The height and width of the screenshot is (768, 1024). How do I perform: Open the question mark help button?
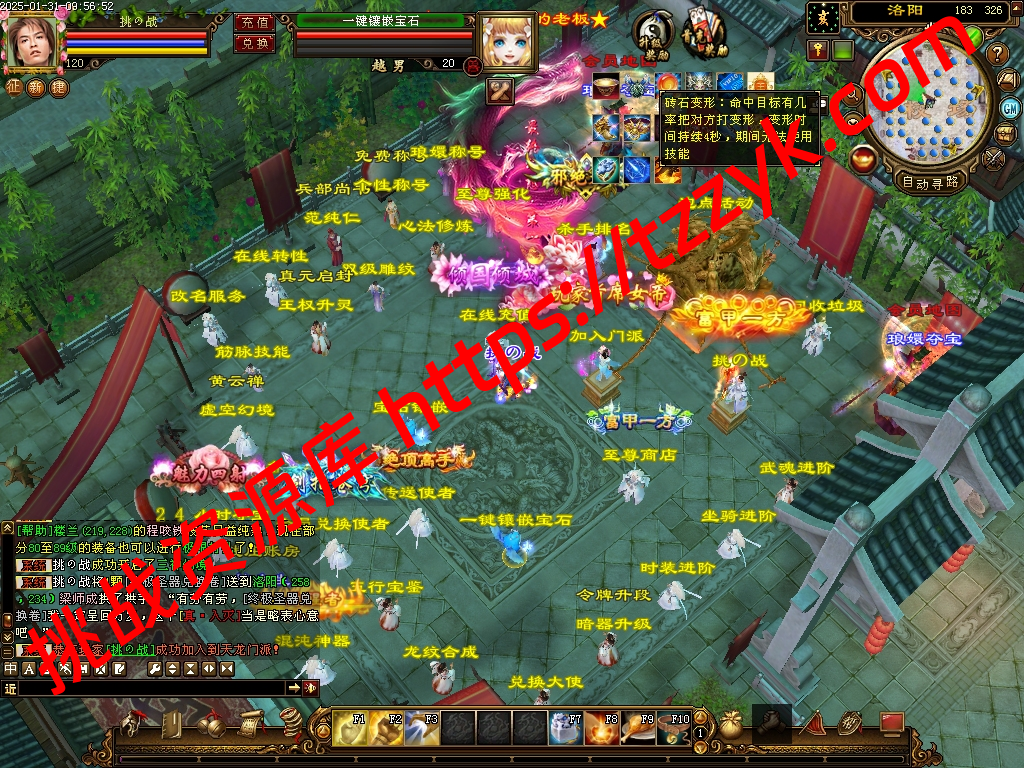pos(996,53)
